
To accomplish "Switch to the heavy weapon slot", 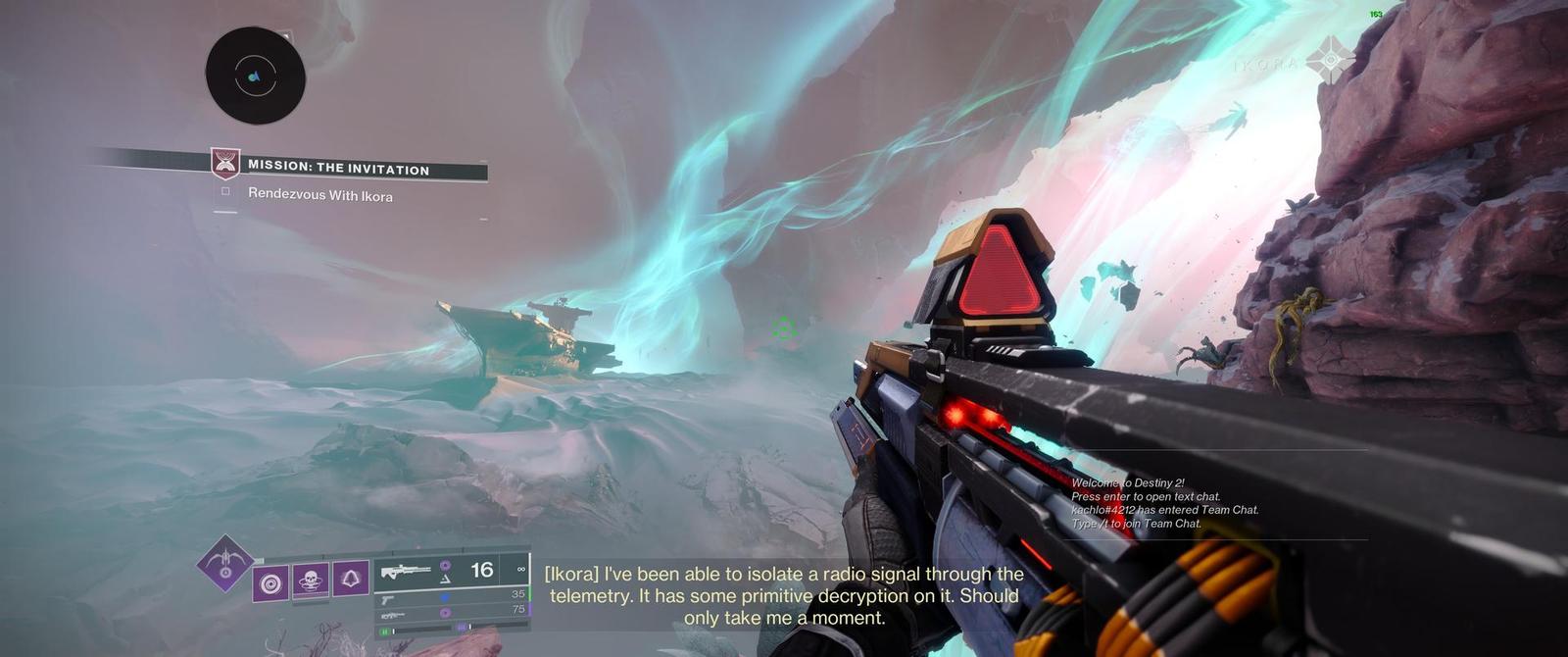I will (x=451, y=612).
